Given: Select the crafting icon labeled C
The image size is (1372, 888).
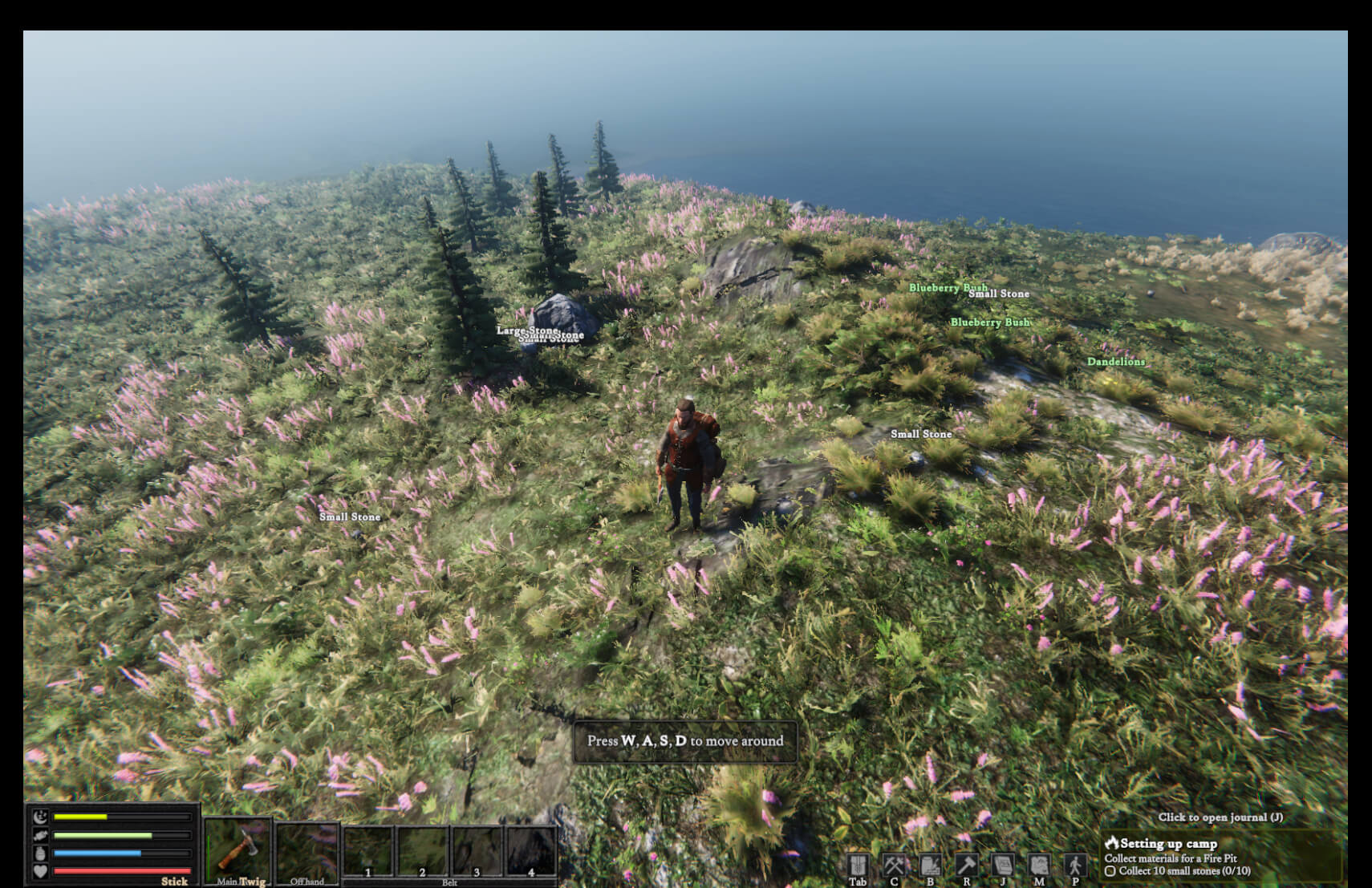Looking at the screenshot, I should [894, 864].
